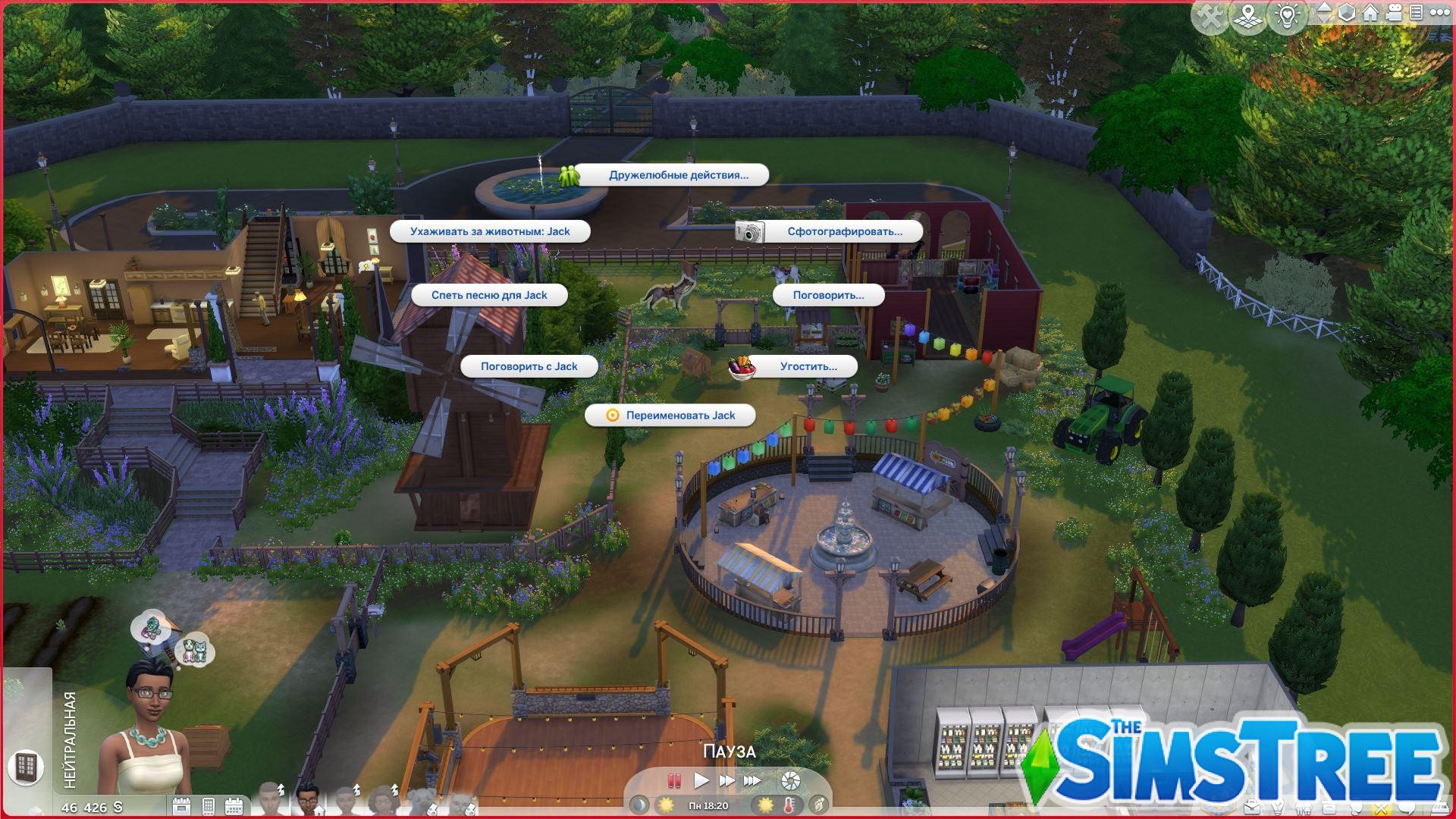Click 'Поговорить с Jack' action
The height and width of the screenshot is (819, 1456).
(x=528, y=366)
